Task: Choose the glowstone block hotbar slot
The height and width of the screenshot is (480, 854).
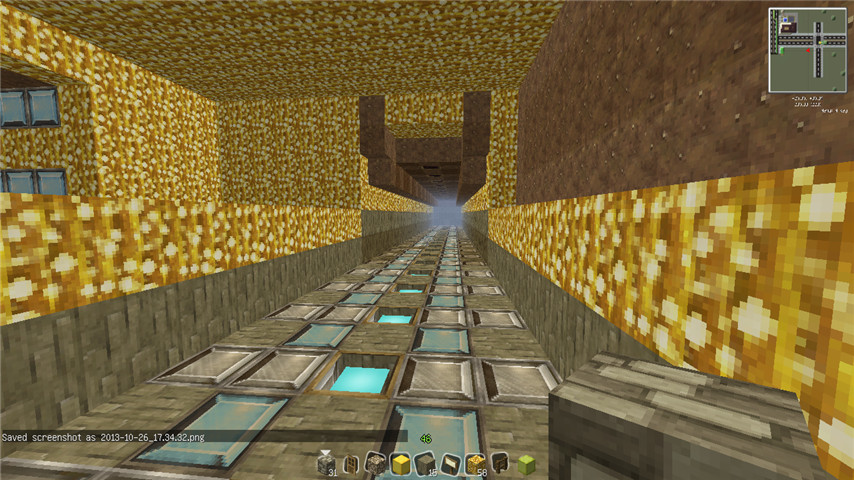Action: 475,462
